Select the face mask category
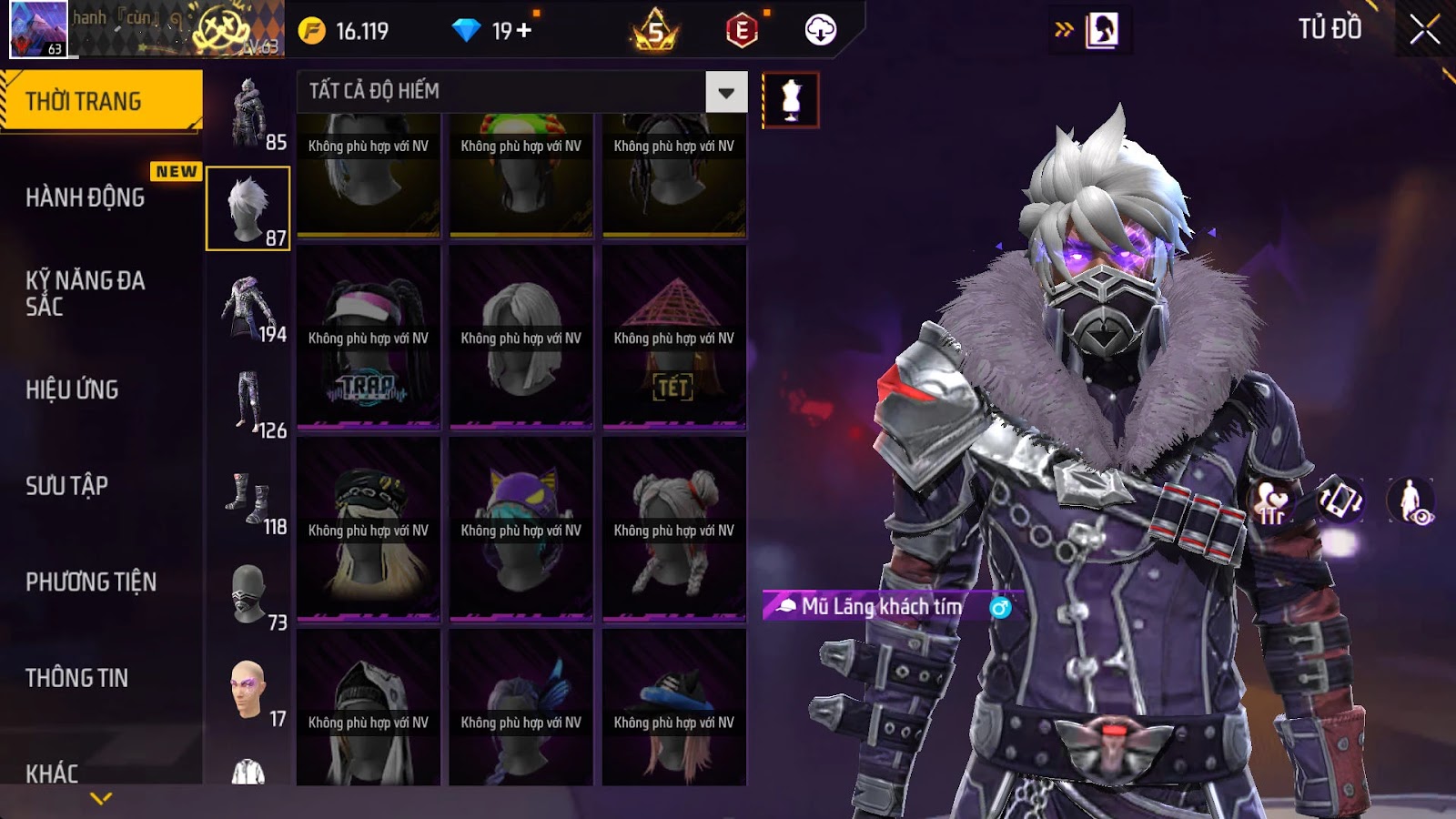Viewport: 1456px width, 819px height. tap(248, 594)
